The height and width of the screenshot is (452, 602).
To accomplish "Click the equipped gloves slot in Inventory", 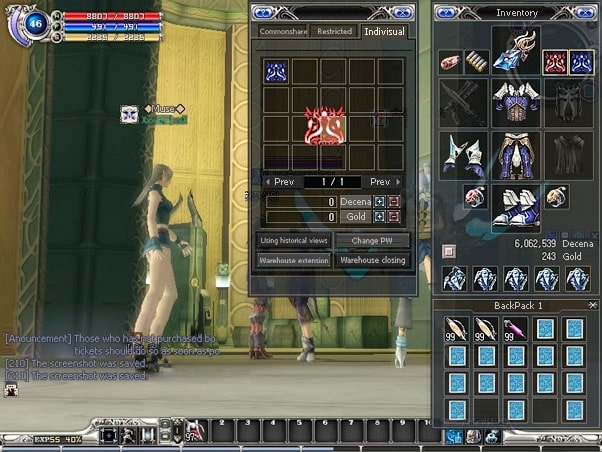I will 463,153.
